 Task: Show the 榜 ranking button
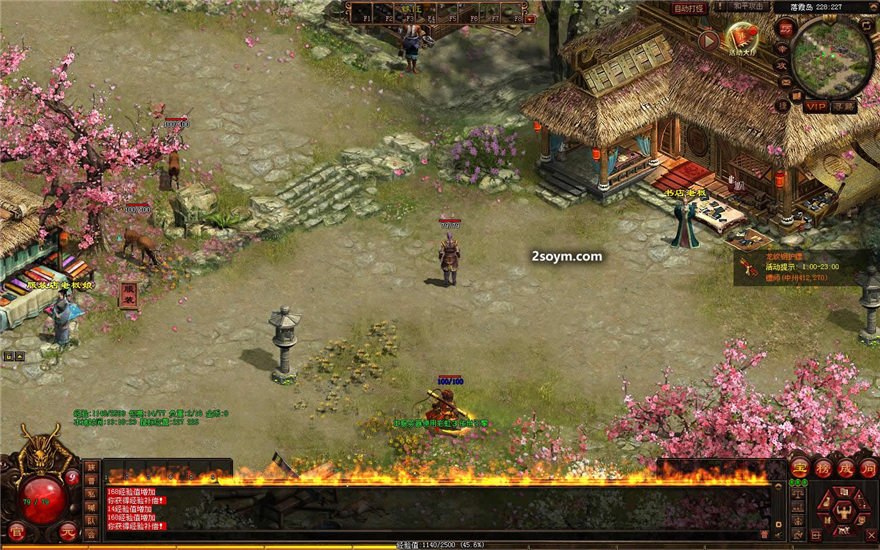[822, 467]
